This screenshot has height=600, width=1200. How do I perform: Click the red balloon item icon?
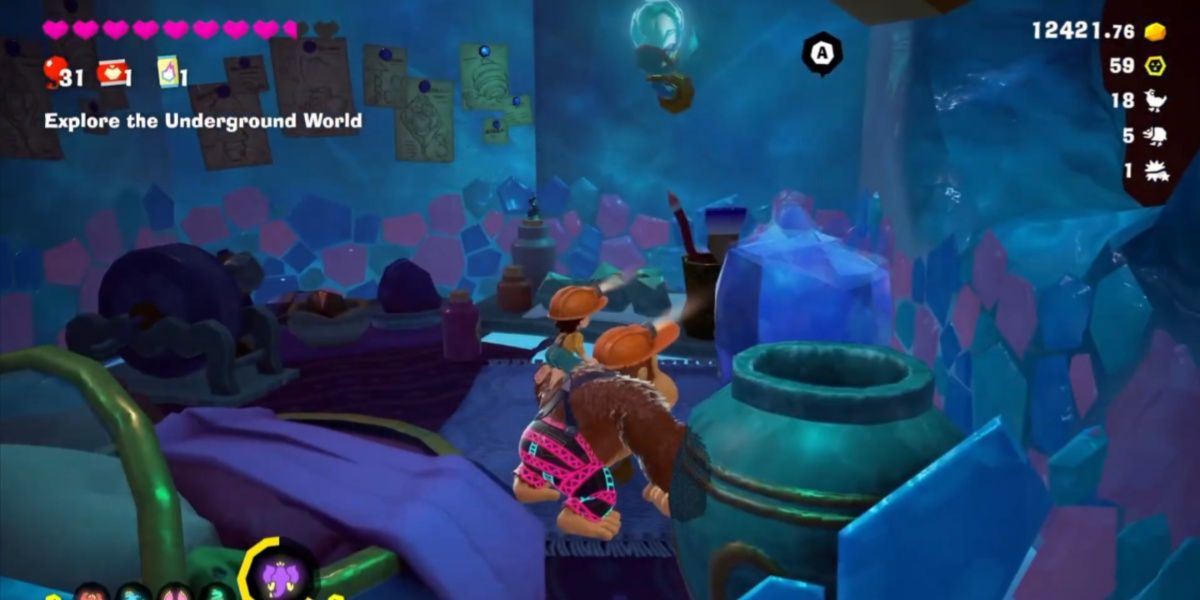(54, 70)
